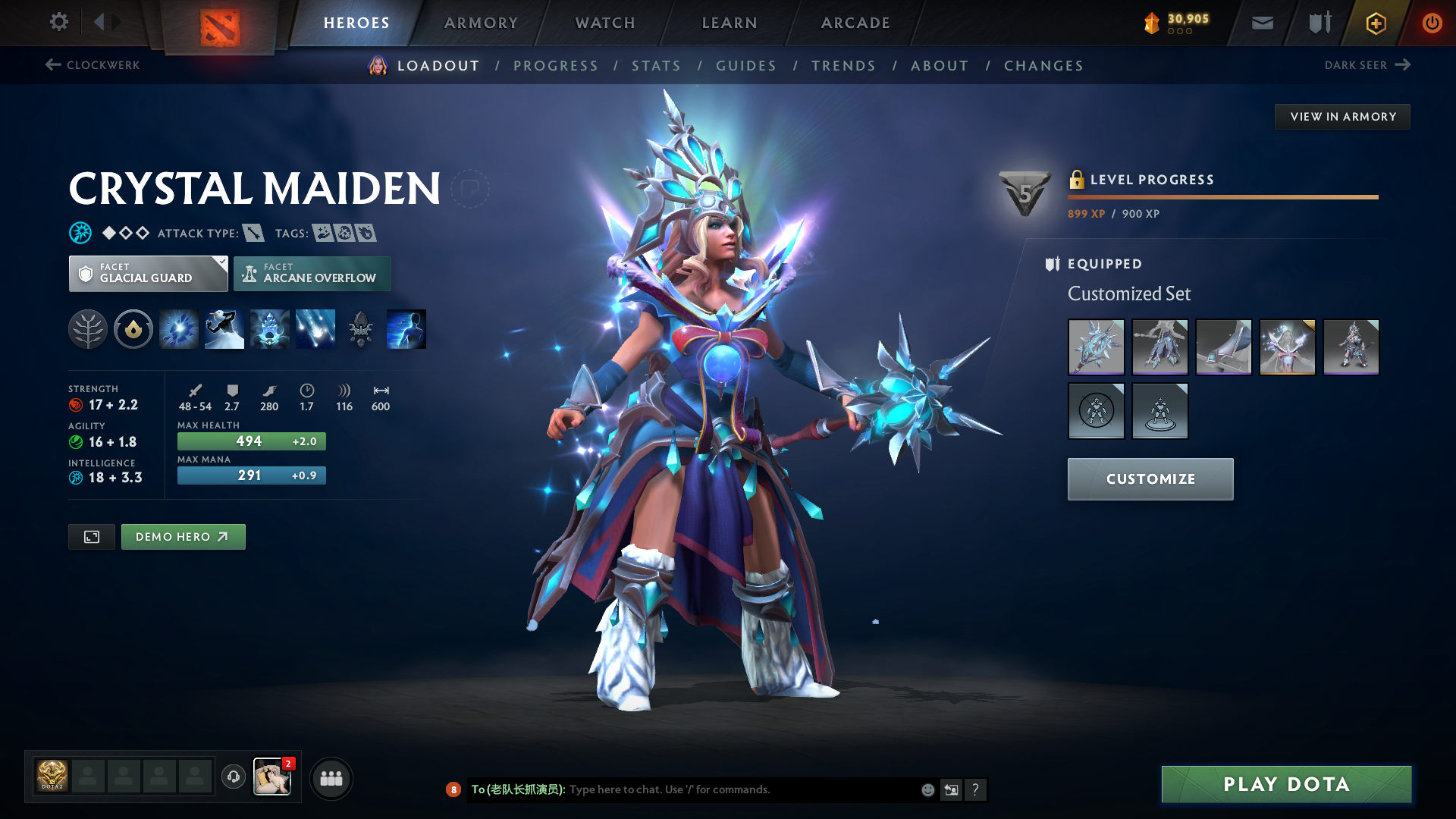The height and width of the screenshot is (819, 1456).
Task: Toggle fullscreen hero model view
Action: coord(92,537)
